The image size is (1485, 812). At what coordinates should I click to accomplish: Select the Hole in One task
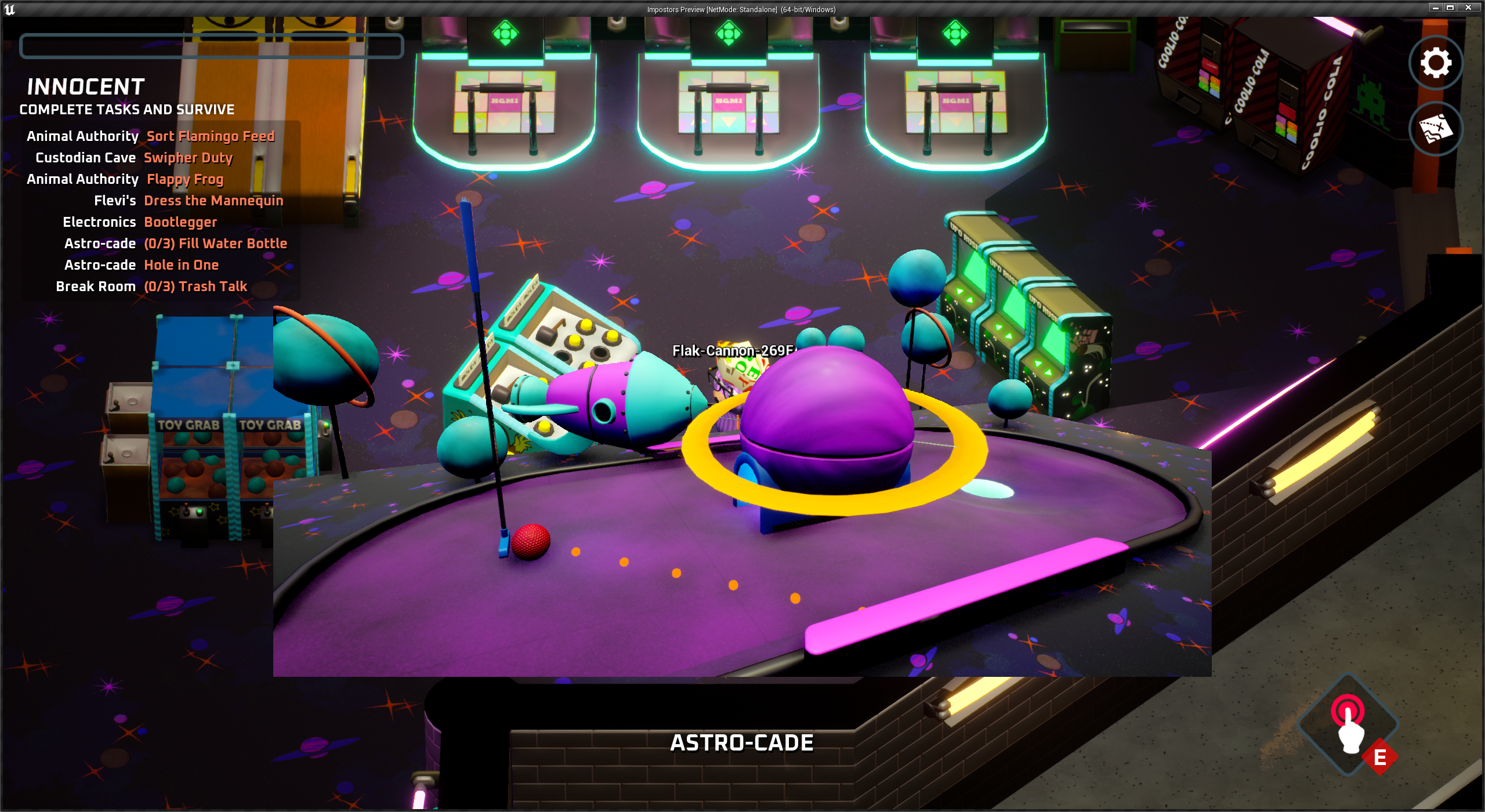coord(182,264)
